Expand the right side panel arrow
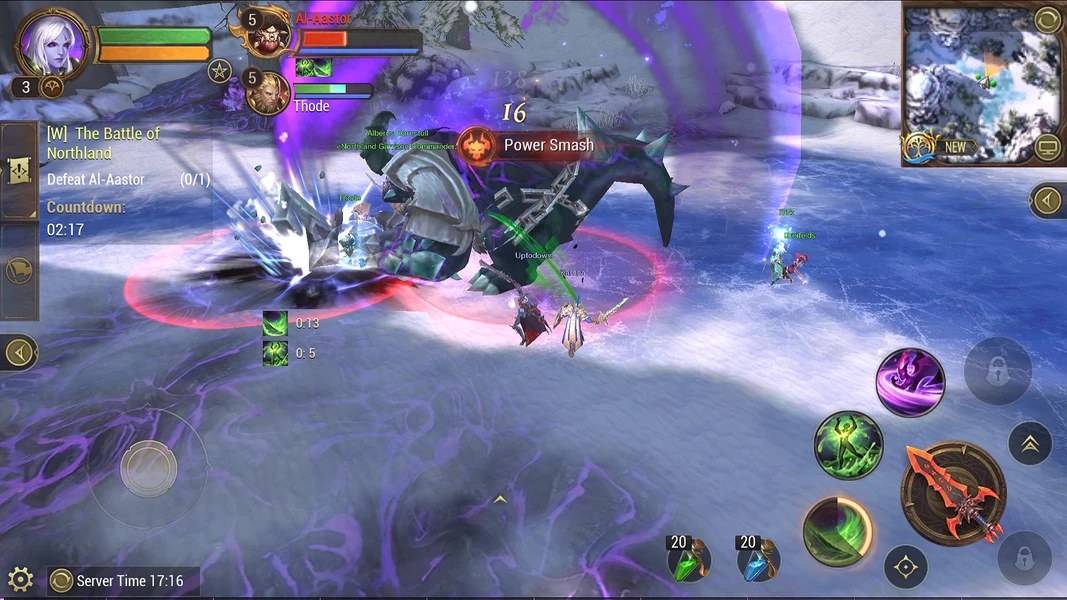The width and height of the screenshot is (1067, 600). pyautogui.click(x=1047, y=201)
